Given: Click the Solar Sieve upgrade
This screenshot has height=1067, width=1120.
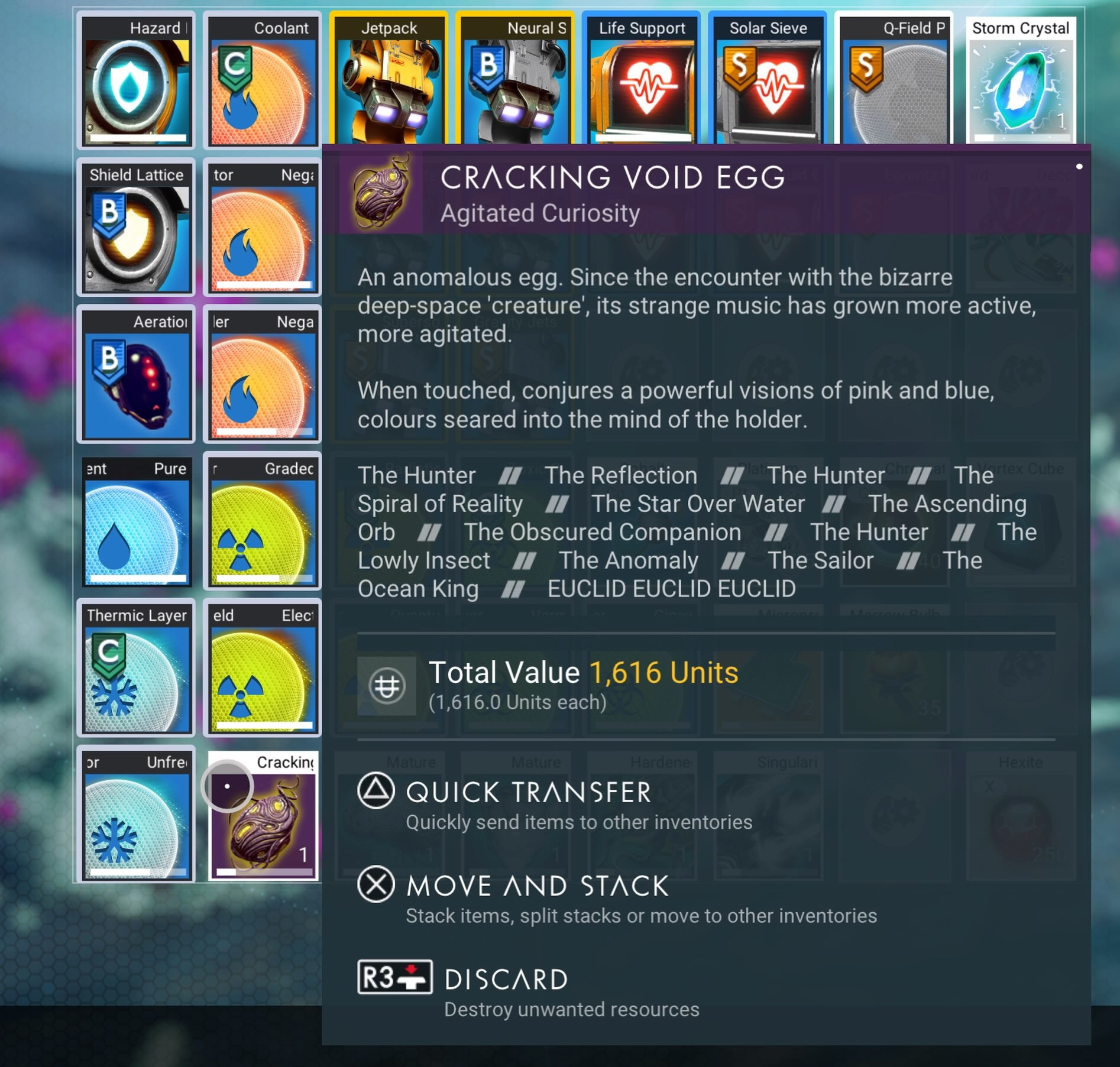Looking at the screenshot, I should click(767, 80).
